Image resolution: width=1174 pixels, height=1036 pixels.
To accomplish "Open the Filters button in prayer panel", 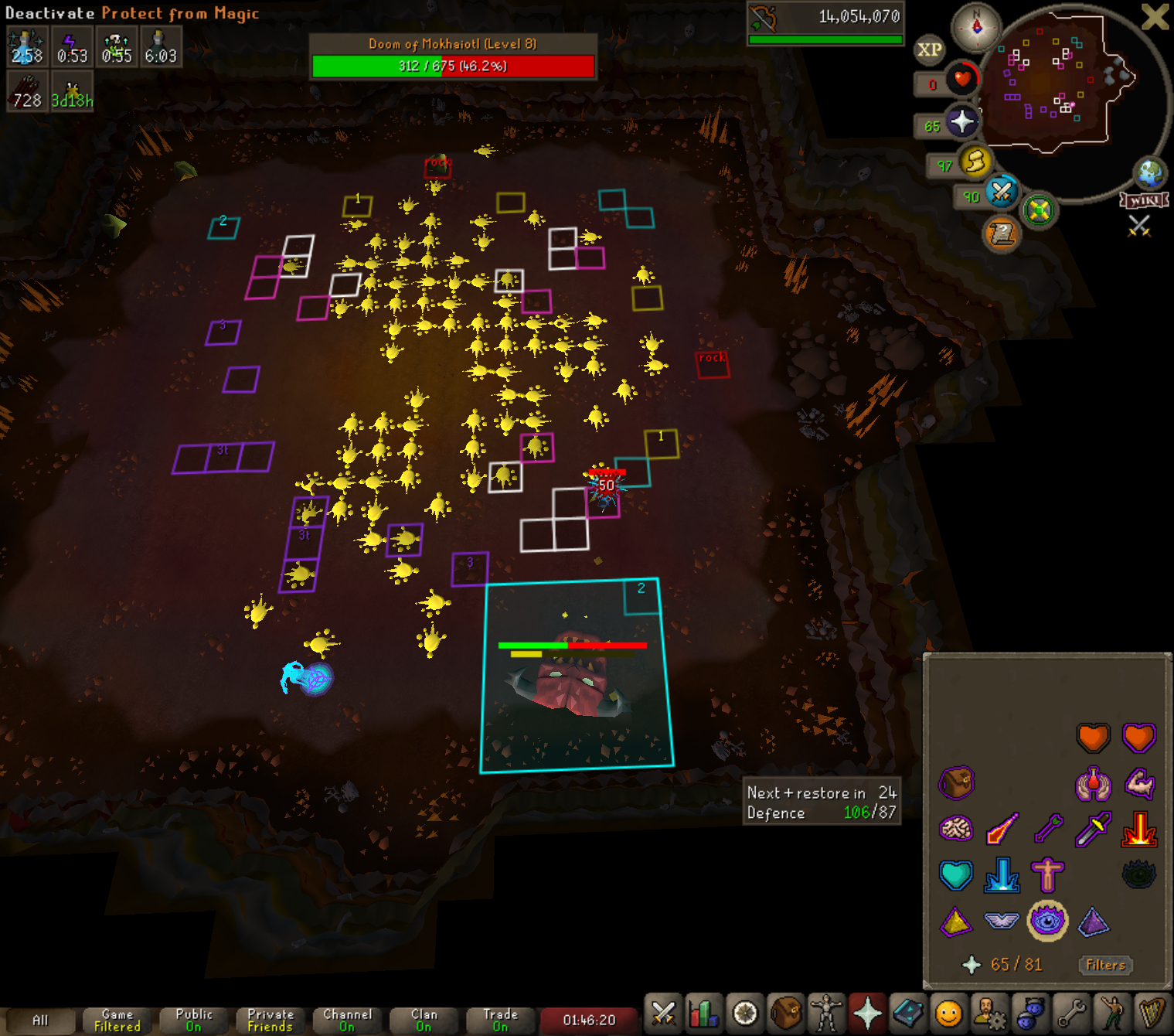I will 1105,965.
